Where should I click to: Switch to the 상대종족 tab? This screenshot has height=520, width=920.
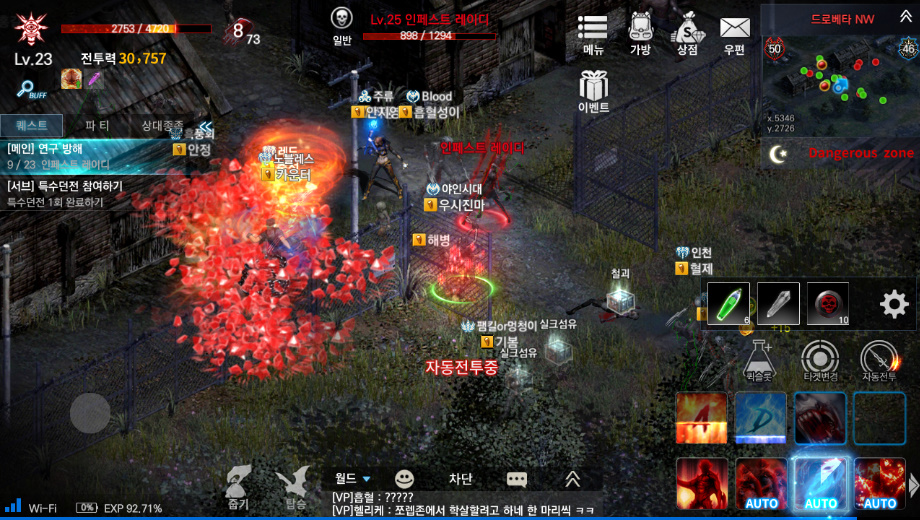162,125
